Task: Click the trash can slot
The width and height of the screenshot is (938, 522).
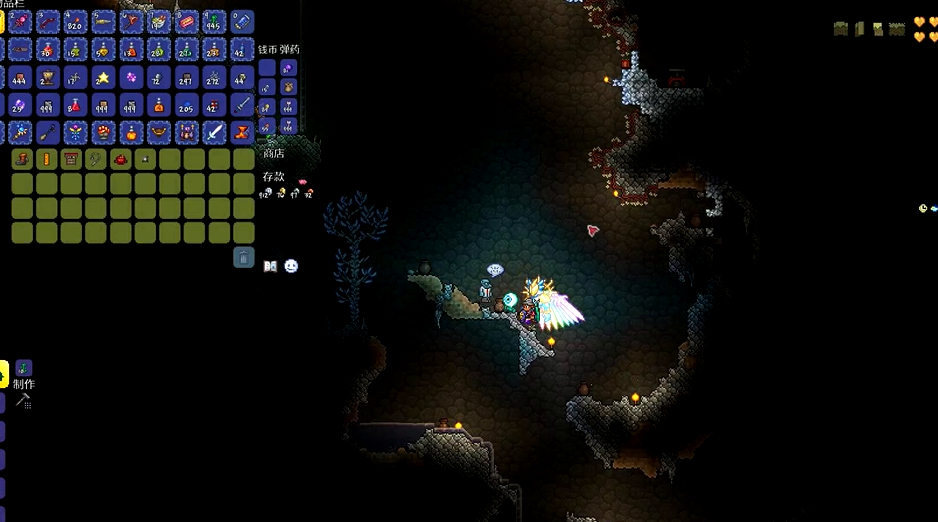Action: click(244, 258)
